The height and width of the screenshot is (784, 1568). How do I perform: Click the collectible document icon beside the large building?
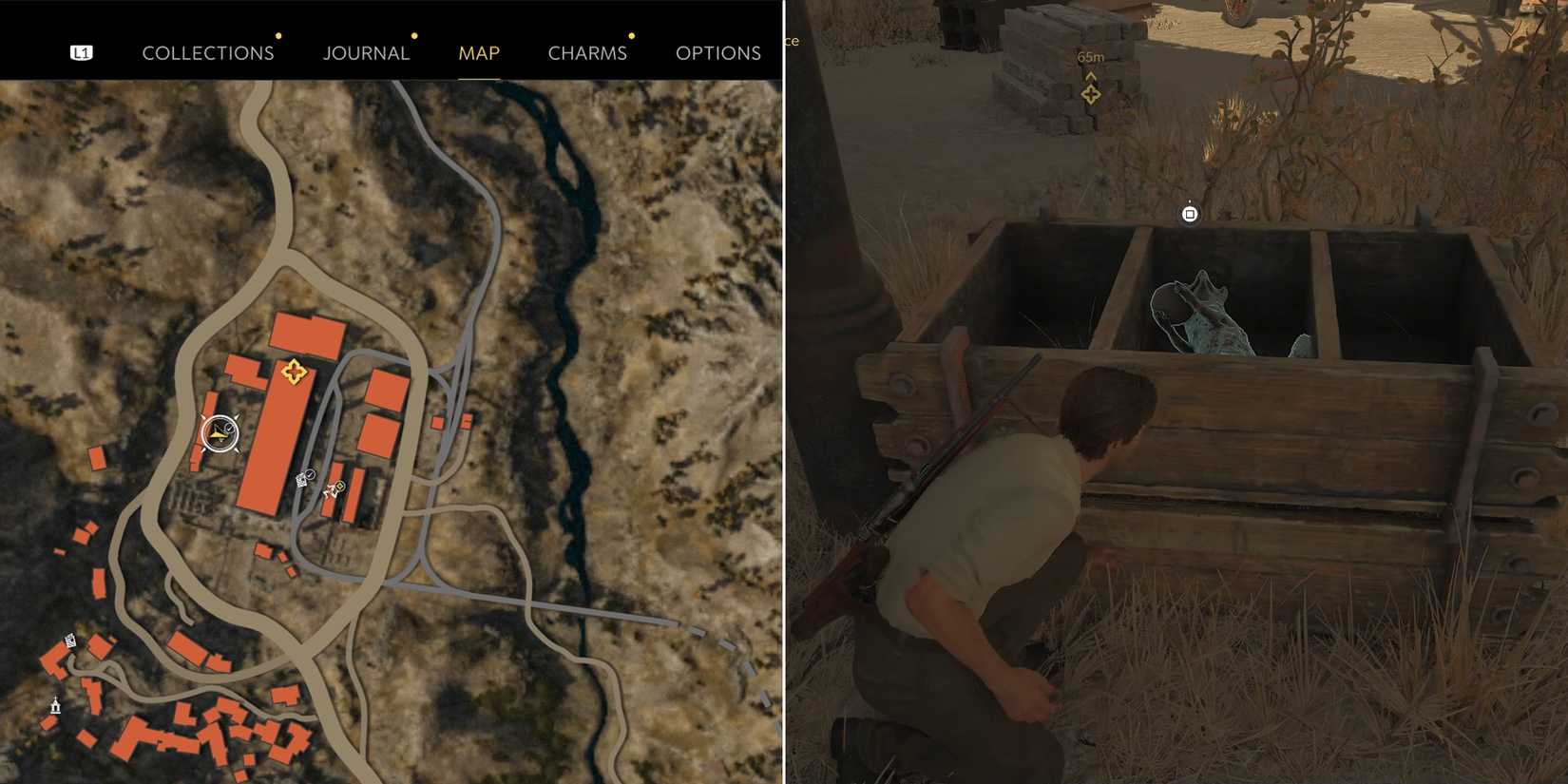[301, 479]
